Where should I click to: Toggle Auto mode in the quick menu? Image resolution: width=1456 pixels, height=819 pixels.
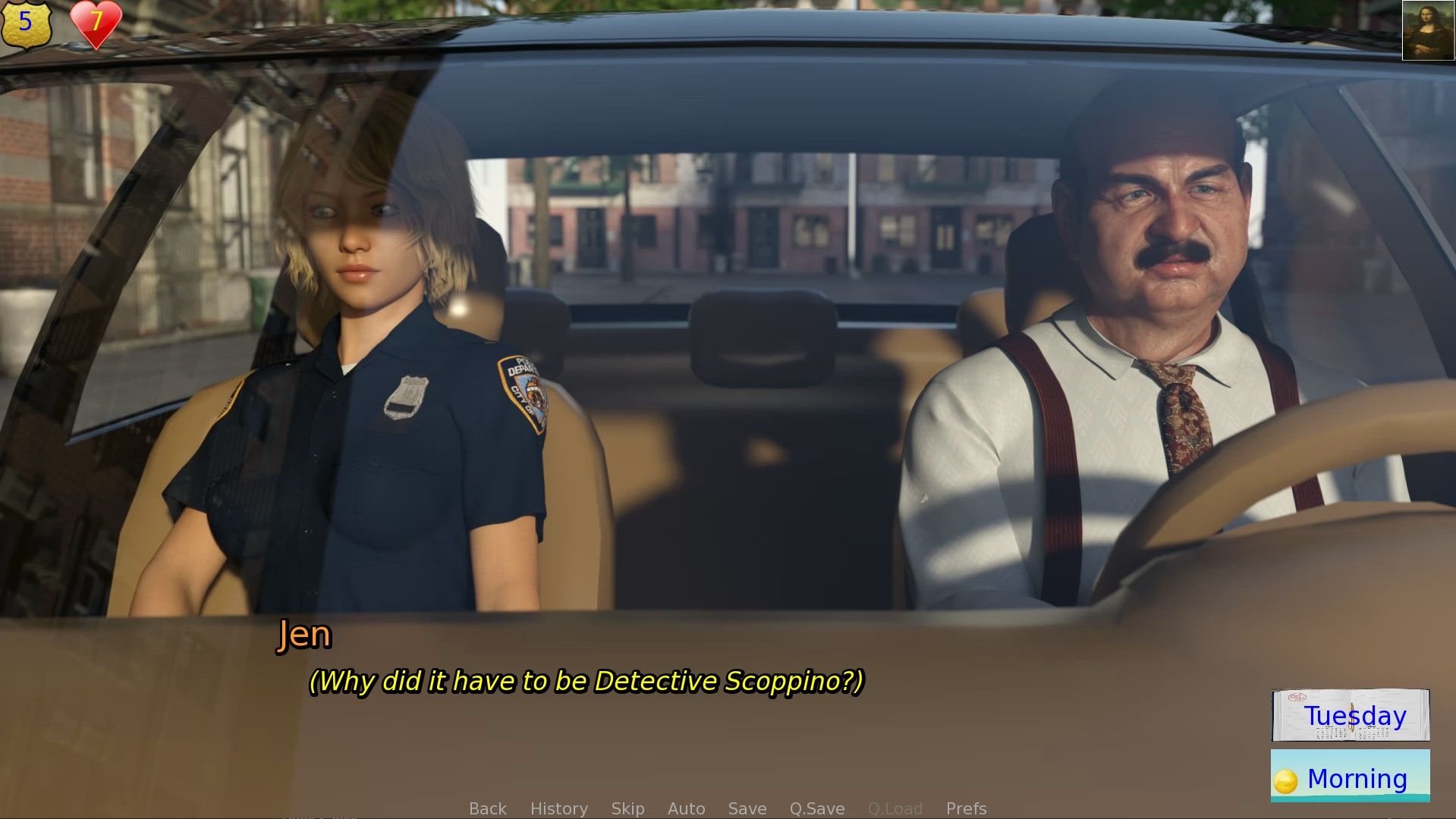point(685,808)
